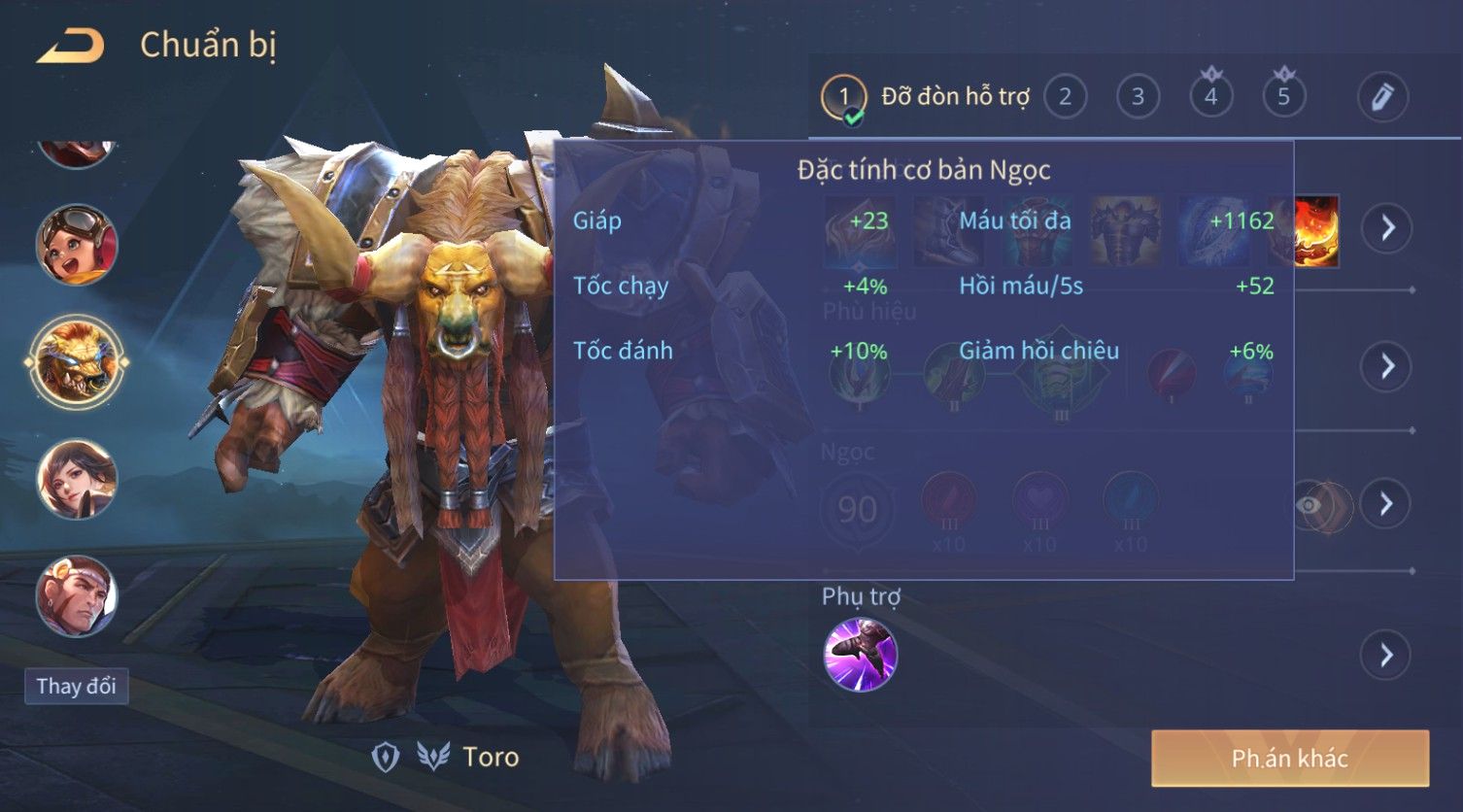This screenshot has height=812, width=1463.
Task: Select the Toro hero portrait
Action: pyautogui.click(x=77, y=361)
